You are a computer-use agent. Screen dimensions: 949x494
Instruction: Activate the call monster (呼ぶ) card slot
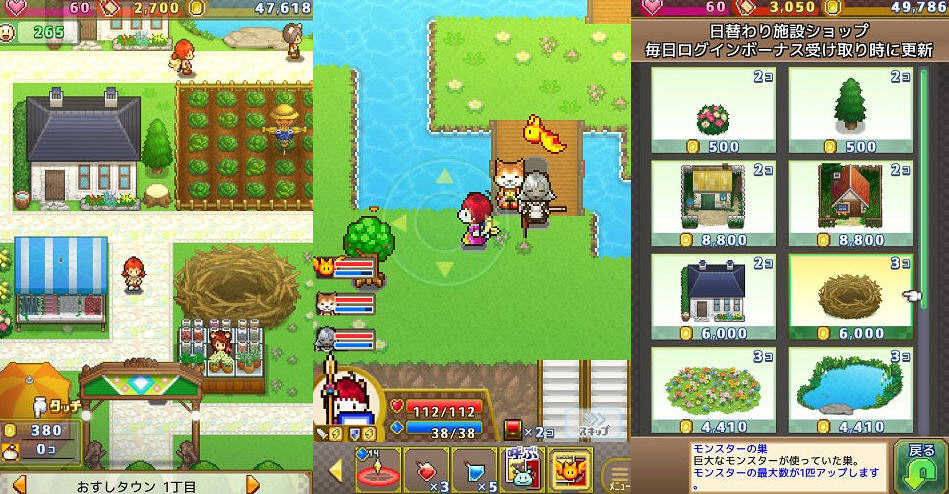pyautogui.click(x=523, y=469)
